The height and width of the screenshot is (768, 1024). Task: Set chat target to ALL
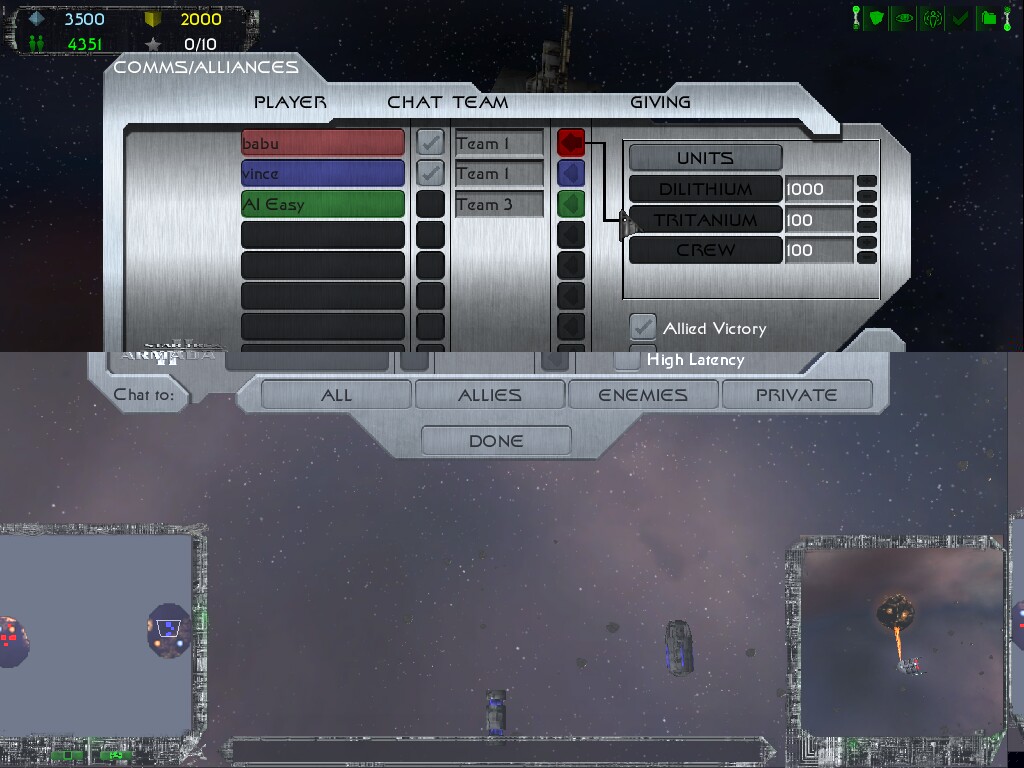pyautogui.click(x=336, y=395)
